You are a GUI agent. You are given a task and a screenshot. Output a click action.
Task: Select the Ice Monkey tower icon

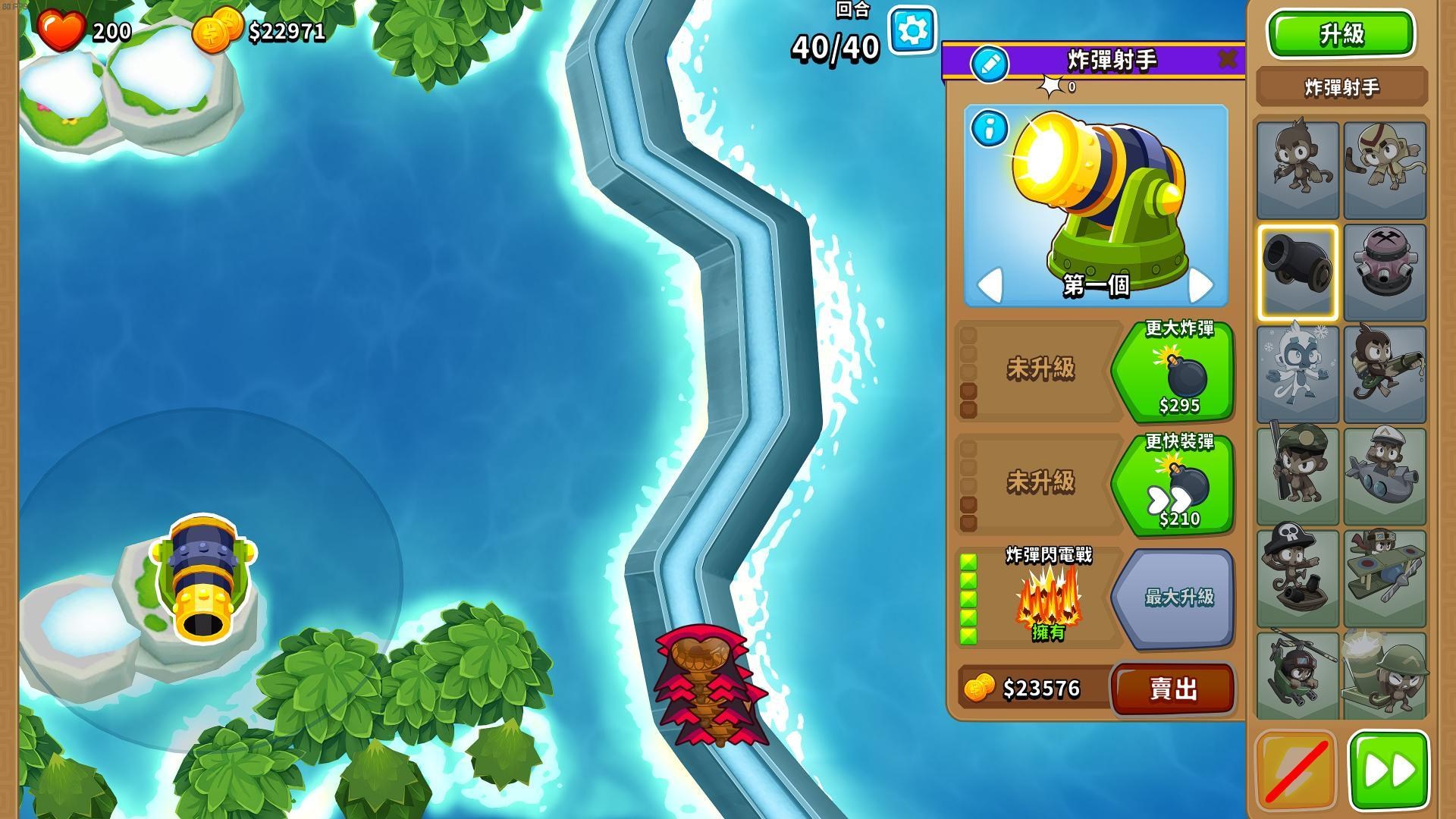(x=1297, y=372)
